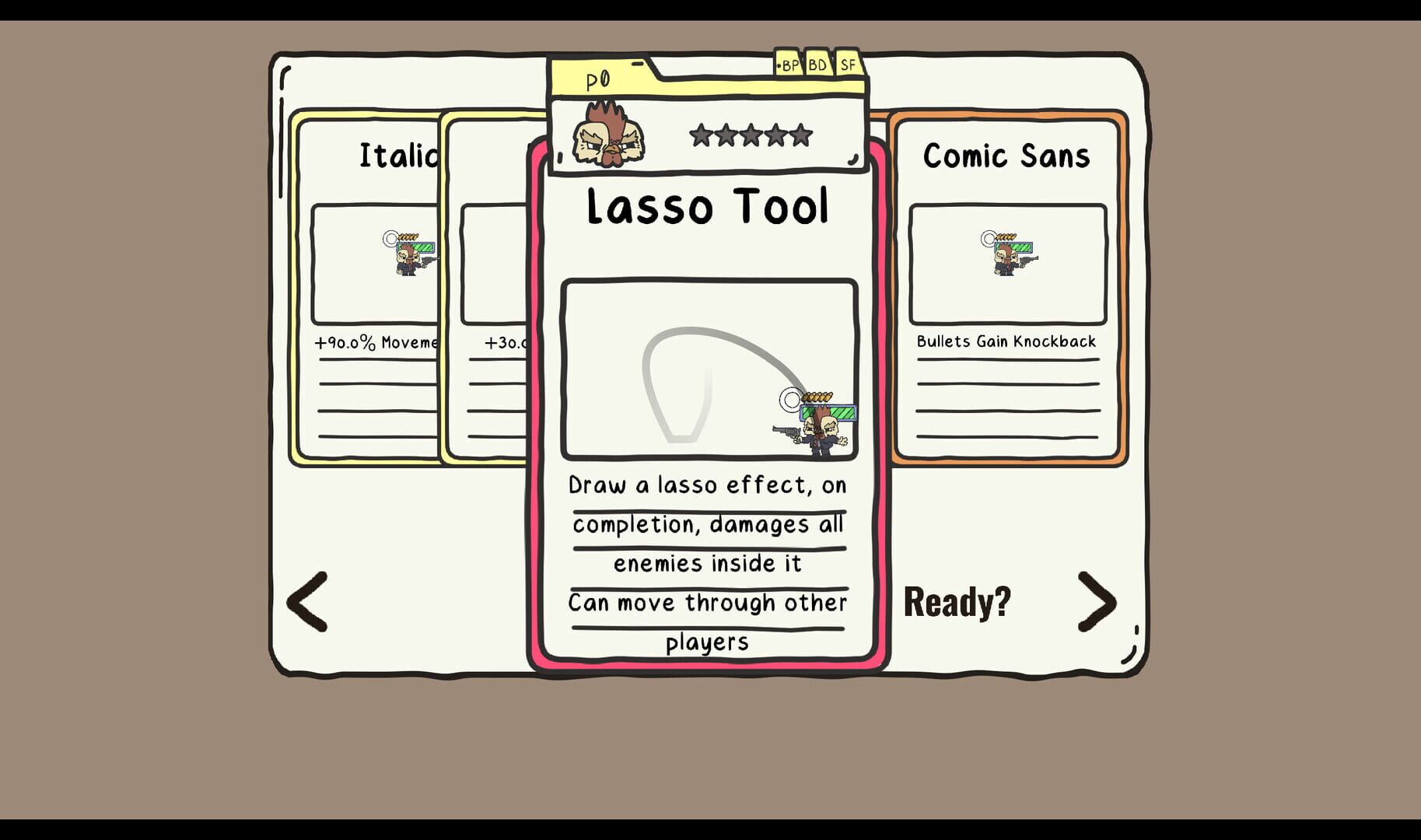Click the Ready? button
Screen dimensions: 1421x840
click(x=956, y=603)
